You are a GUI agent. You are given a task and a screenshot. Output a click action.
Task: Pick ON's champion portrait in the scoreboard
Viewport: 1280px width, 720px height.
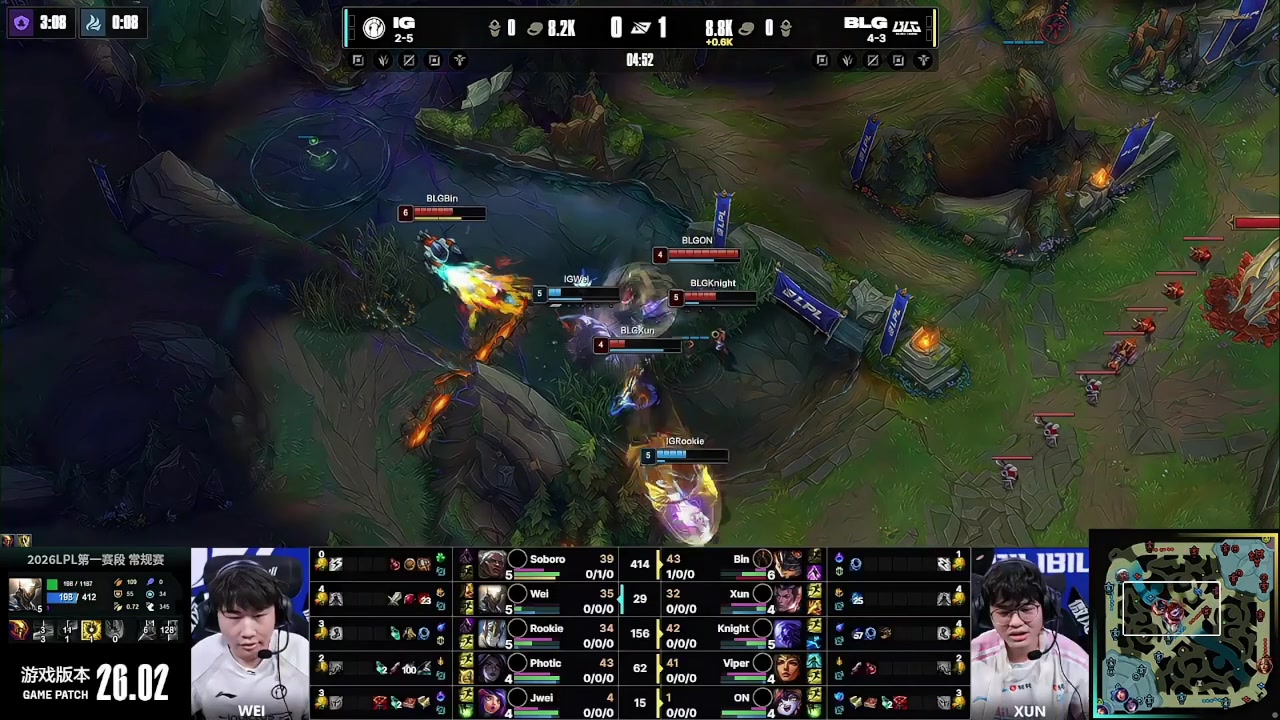[788, 701]
